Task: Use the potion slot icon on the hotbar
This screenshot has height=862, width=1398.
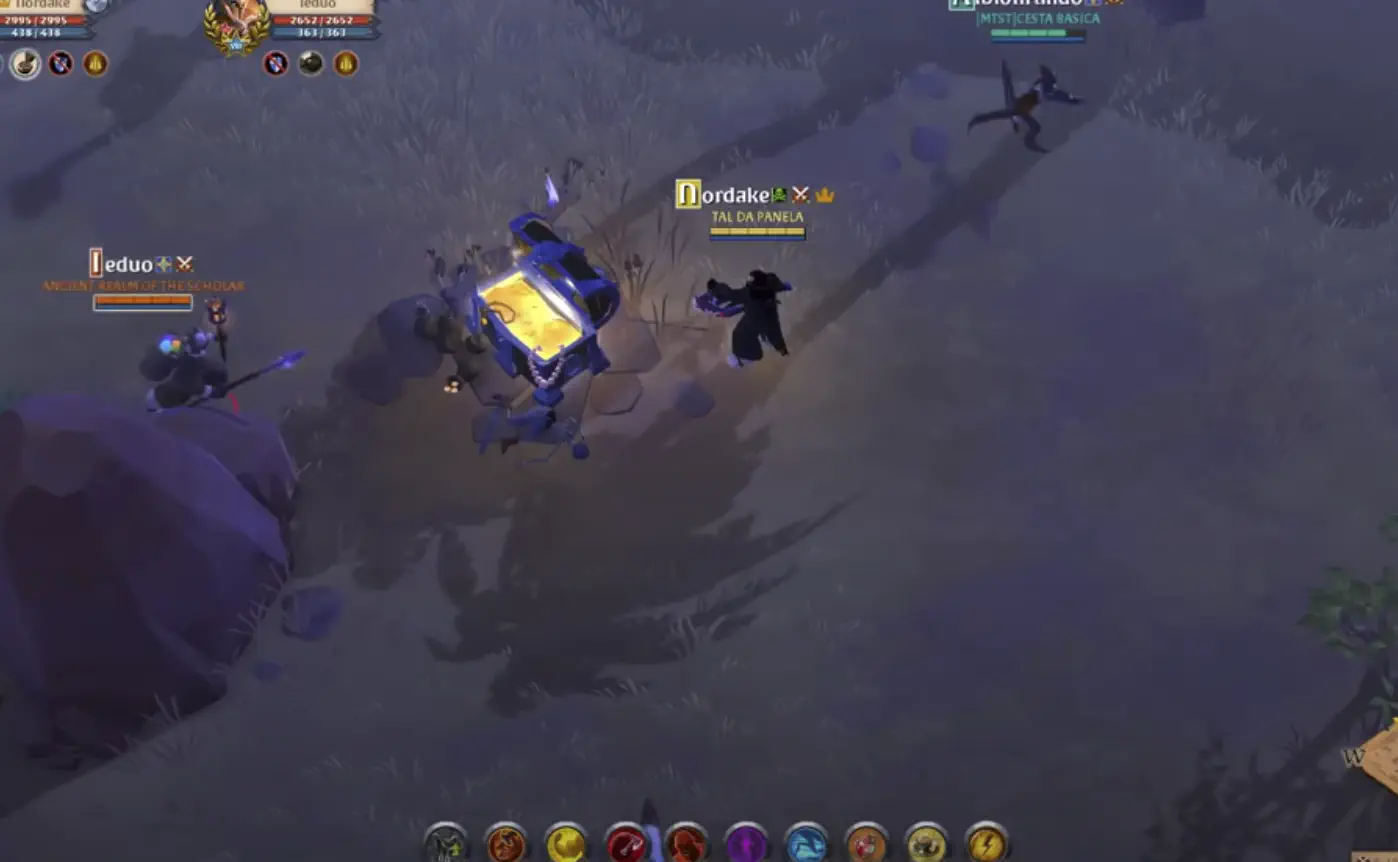Action: [x=864, y=845]
